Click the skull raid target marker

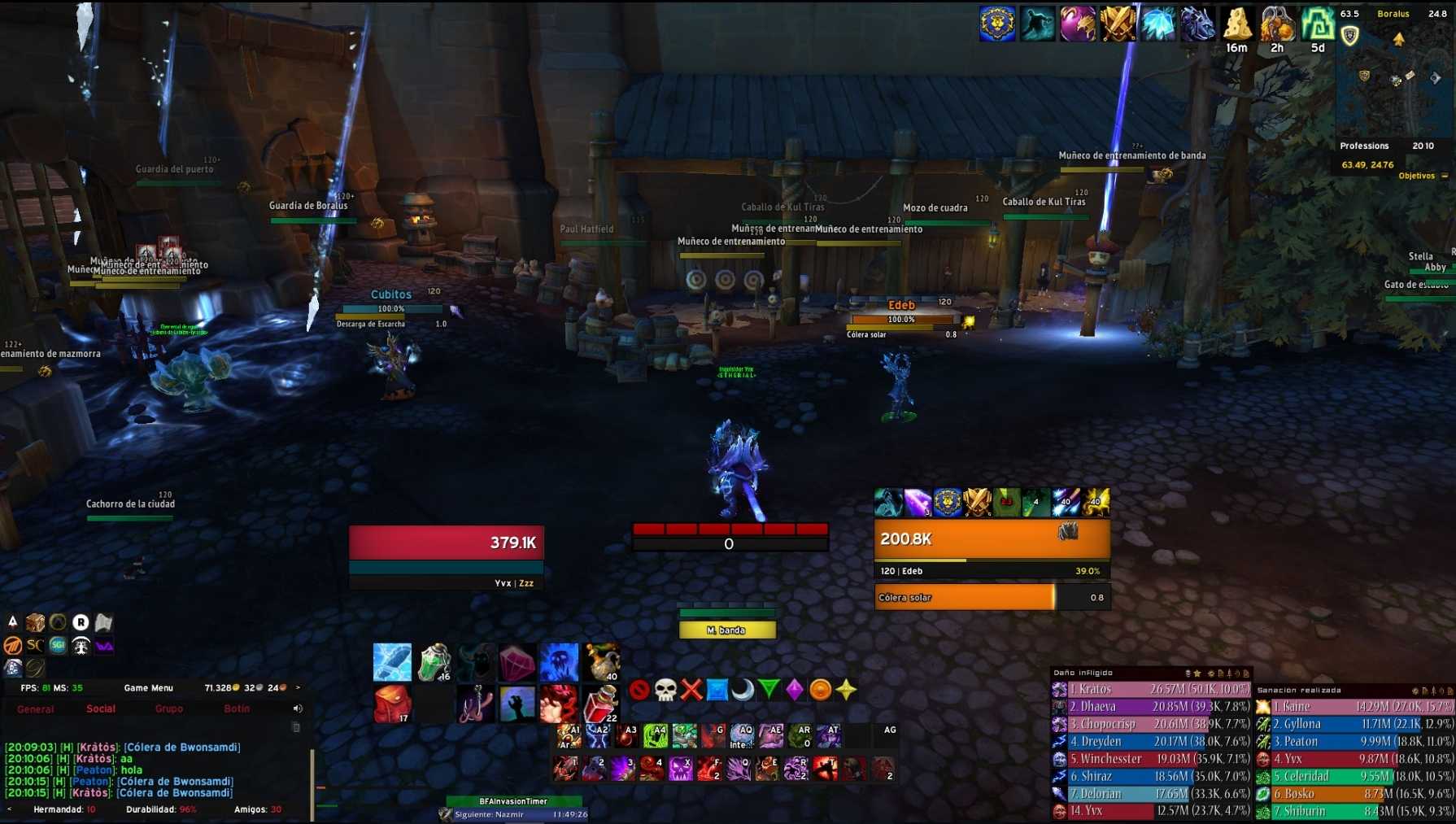(x=665, y=690)
